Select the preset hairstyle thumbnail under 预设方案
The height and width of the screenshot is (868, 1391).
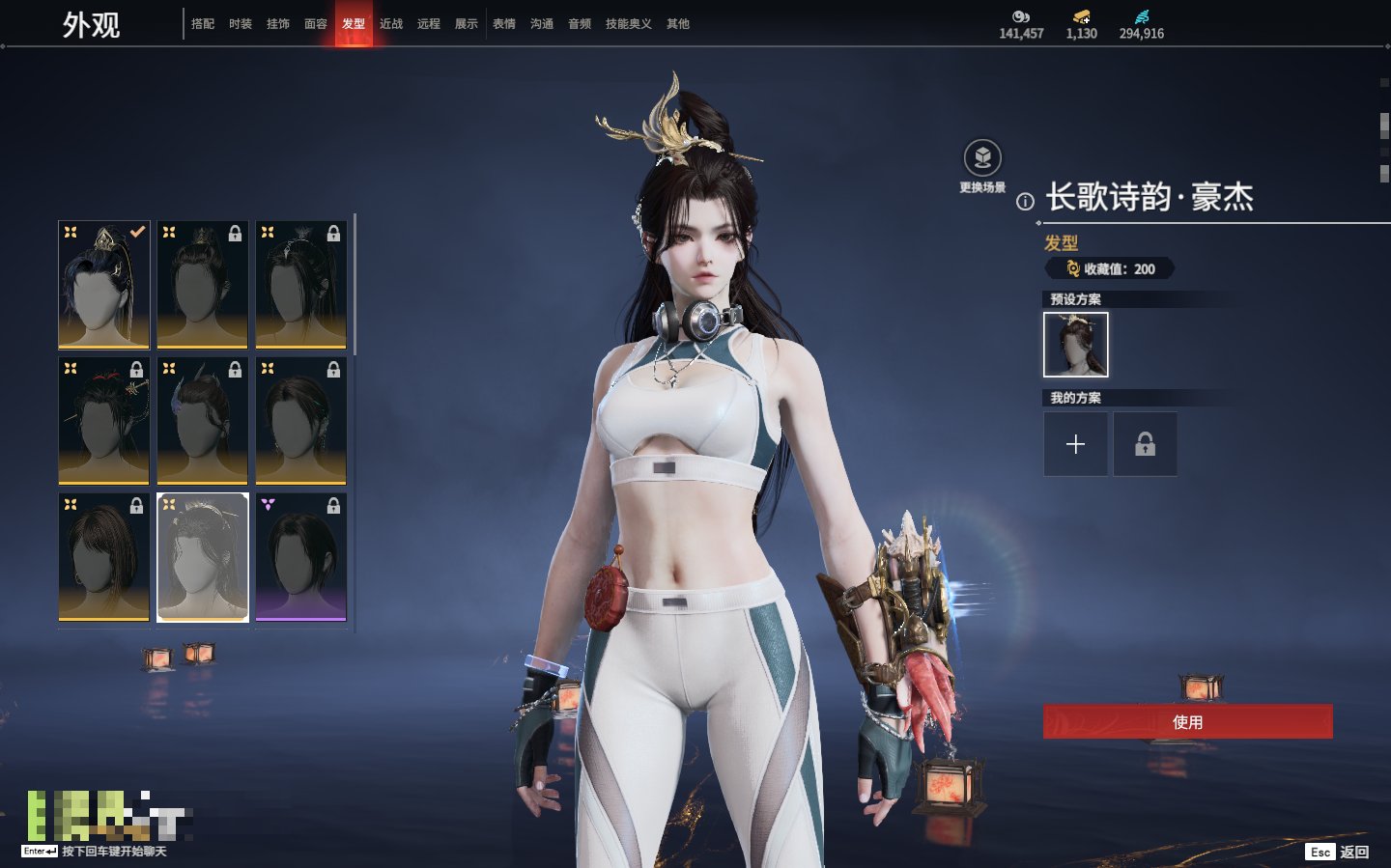[x=1075, y=345]
